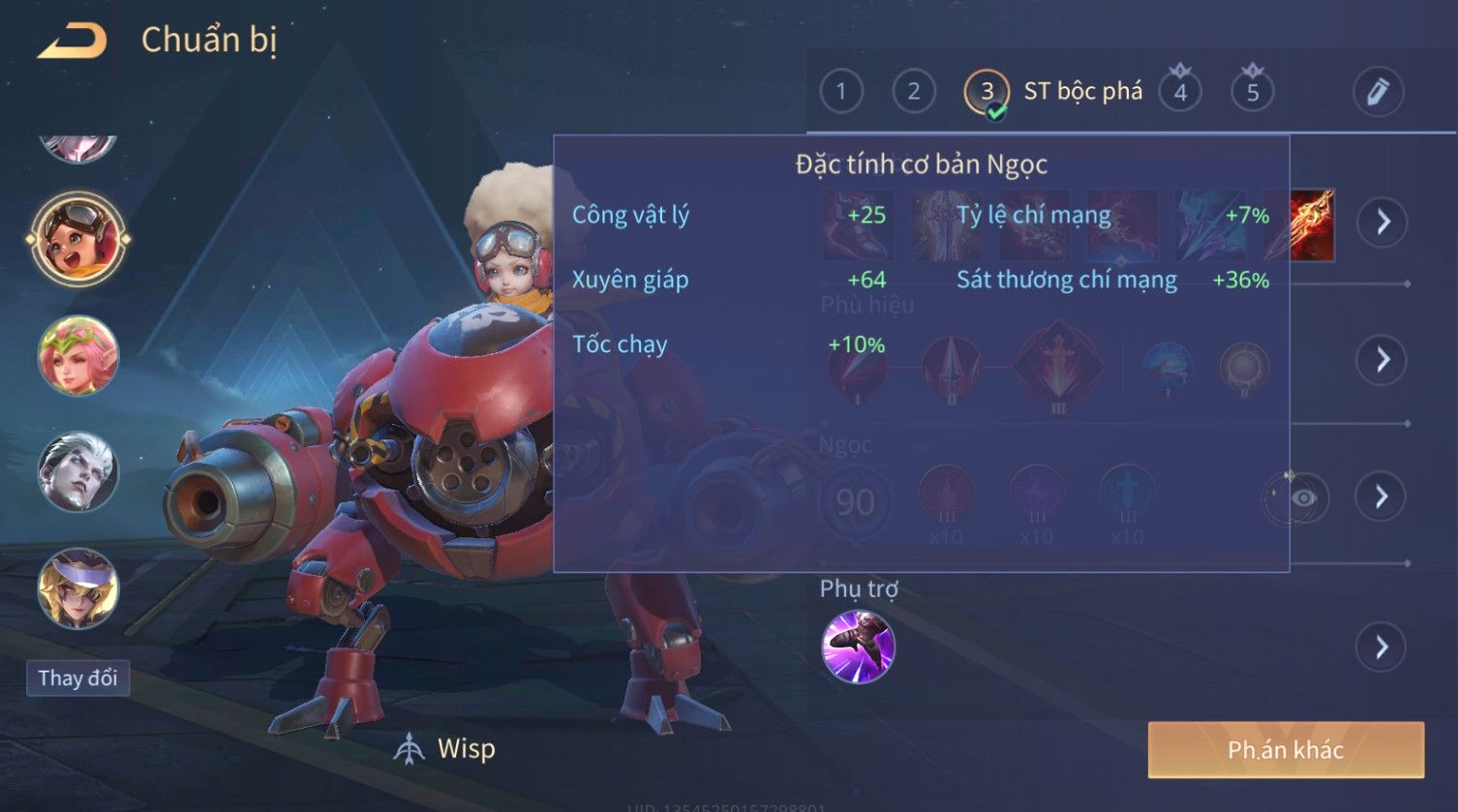Select the goggles girl hero portrait
The height and width of the screenshot is (812, 1458).
[78, 238]
